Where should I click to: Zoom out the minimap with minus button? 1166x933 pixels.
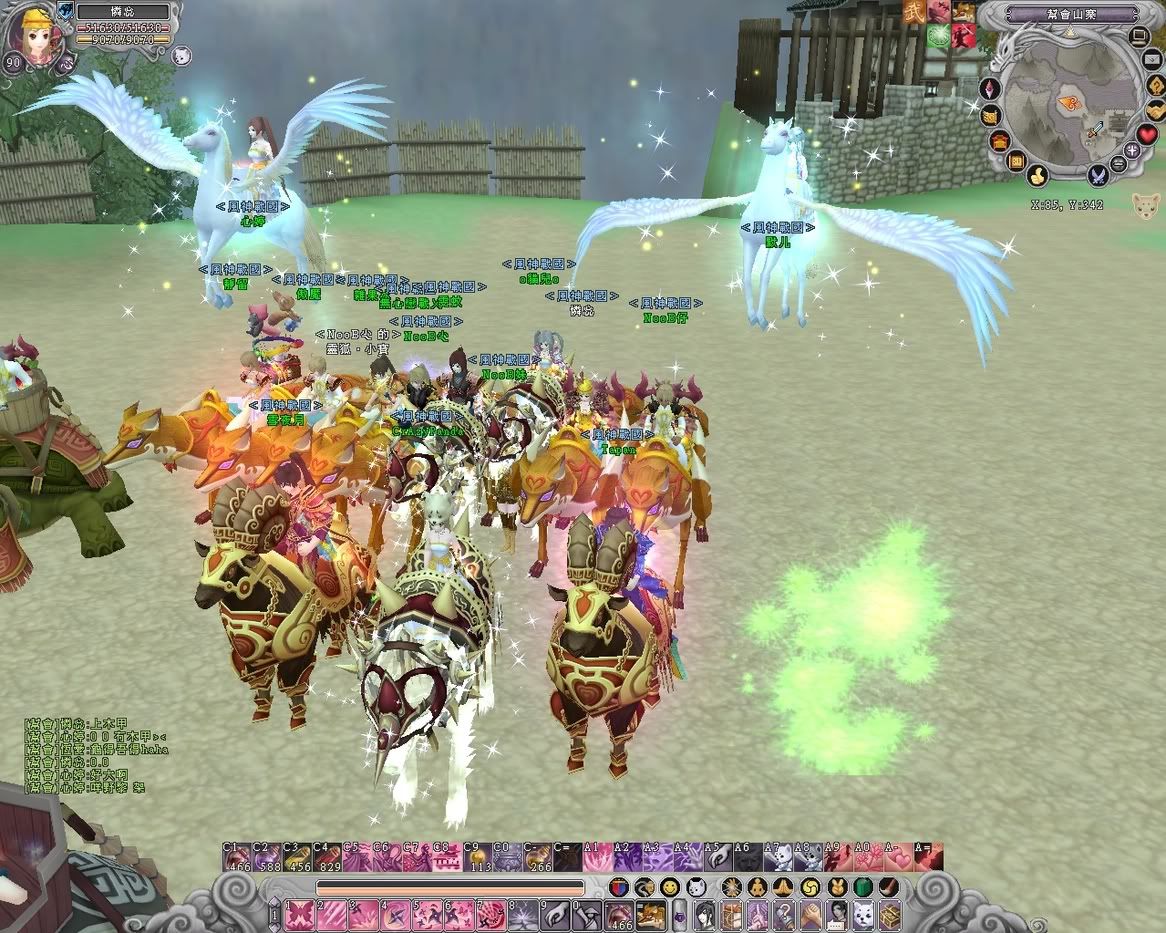tap(1119, 163)
